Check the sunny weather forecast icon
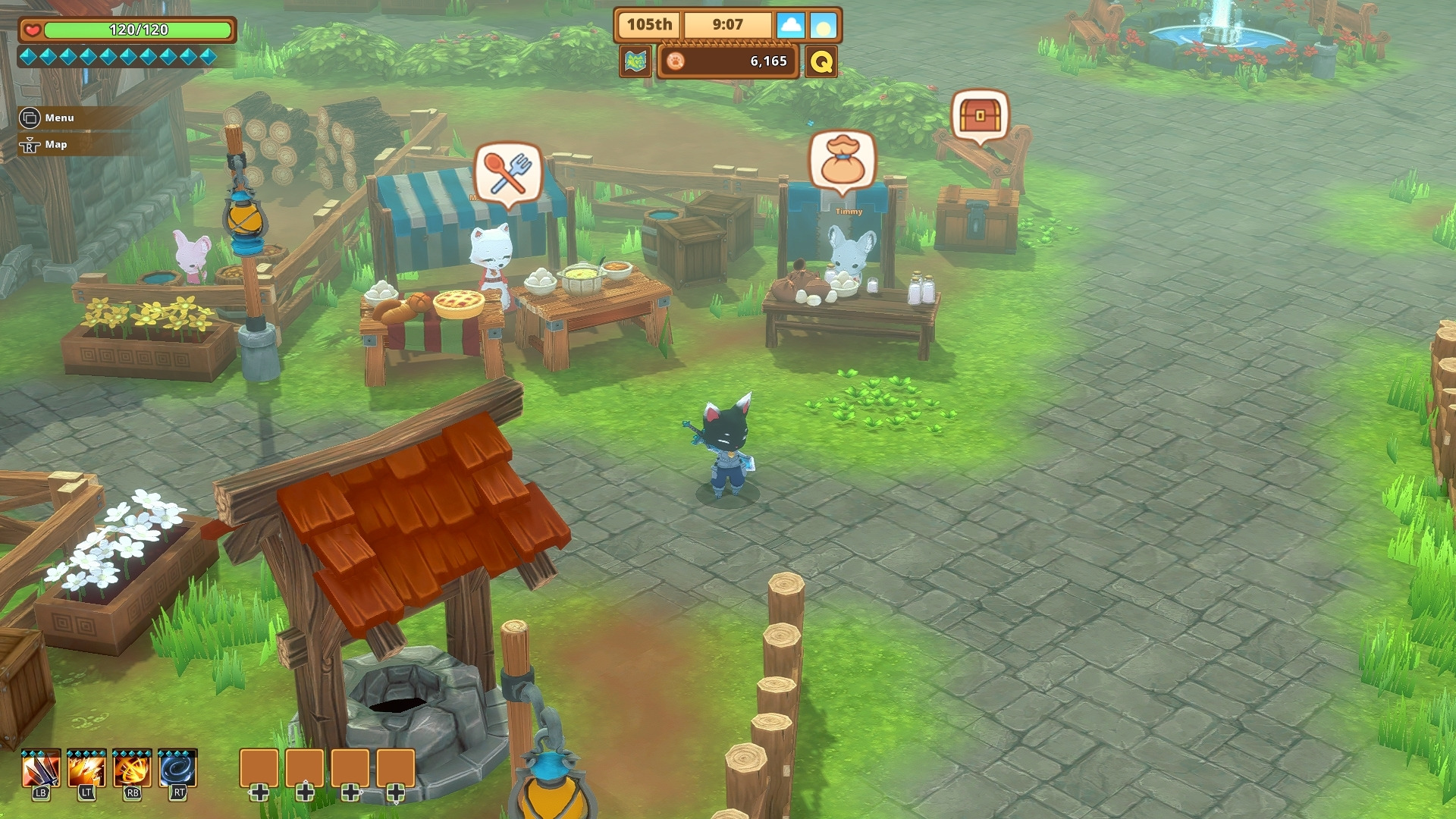Viewport: 1456px width, 819px height. pyautogui.click(x=823, y=26)
